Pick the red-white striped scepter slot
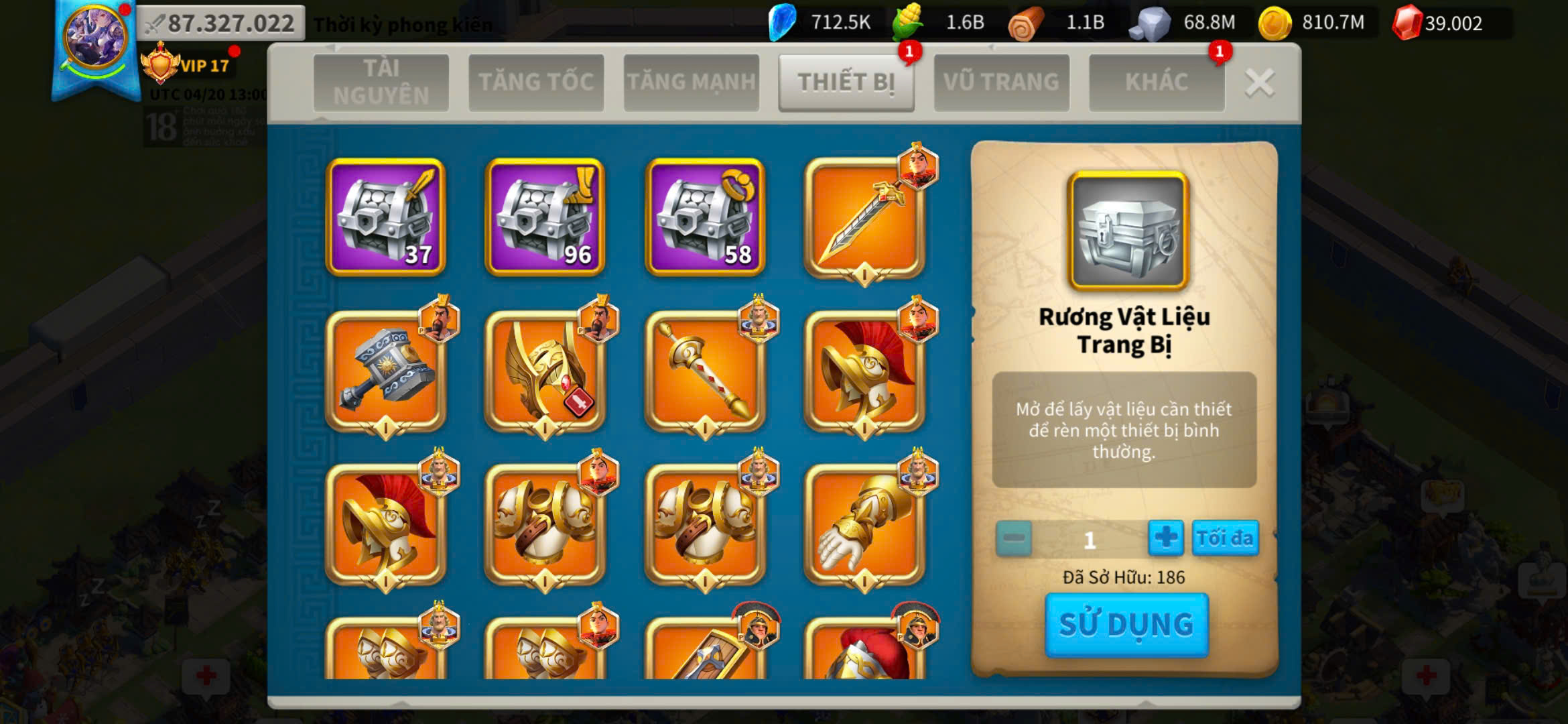 click(704, 371)
